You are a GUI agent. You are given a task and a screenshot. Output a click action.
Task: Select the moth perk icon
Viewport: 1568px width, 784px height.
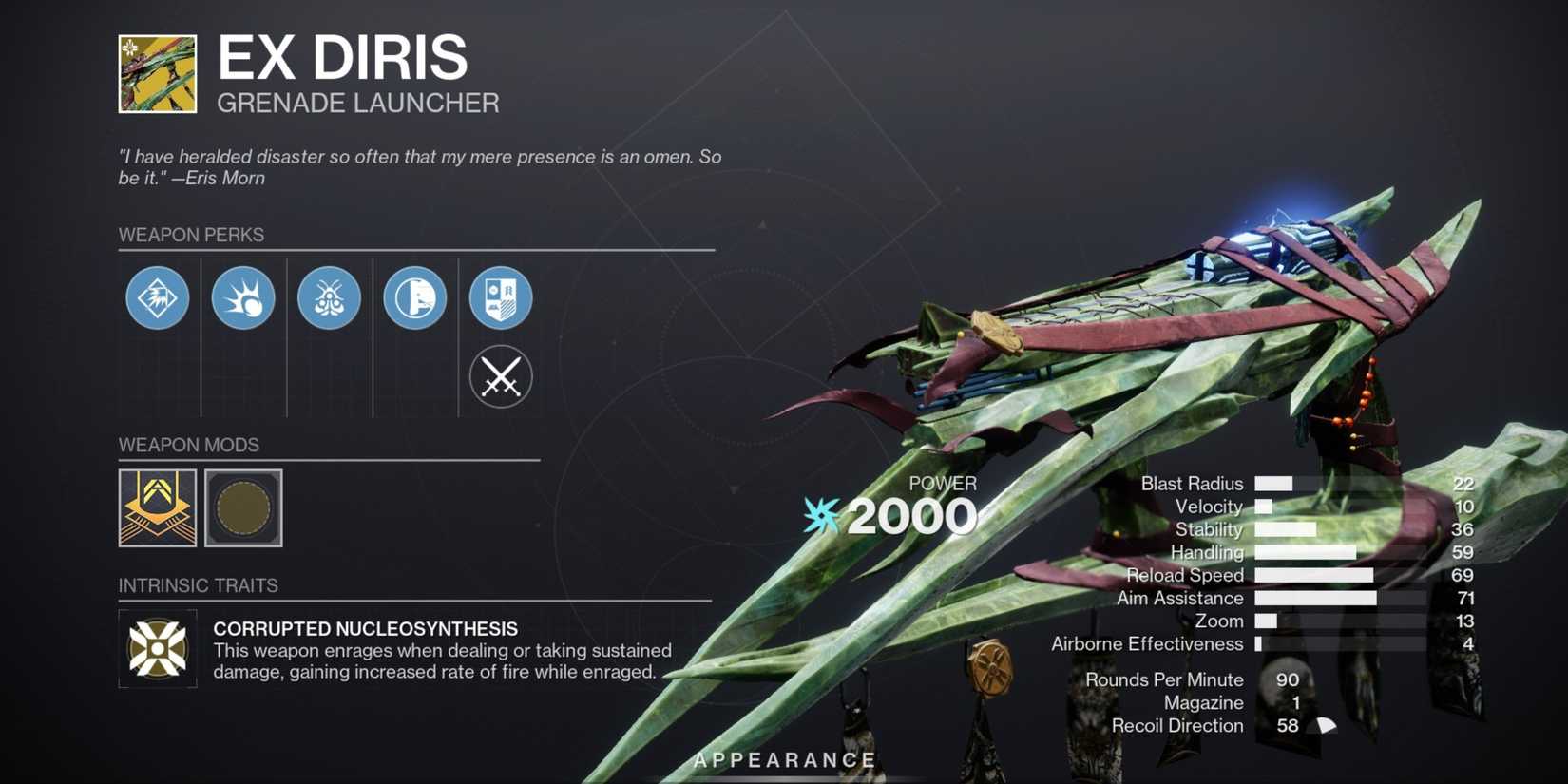click(329, 297)
